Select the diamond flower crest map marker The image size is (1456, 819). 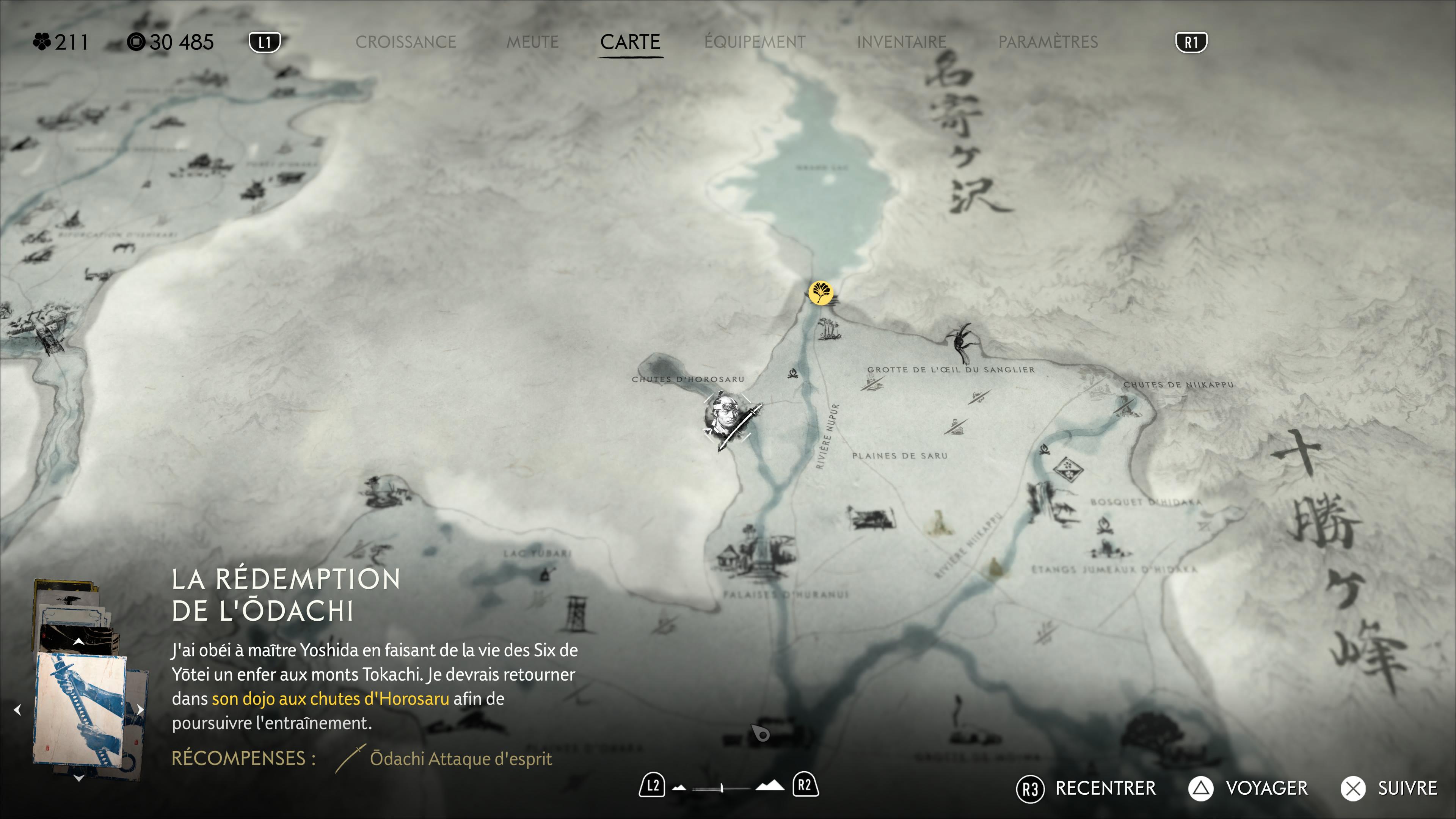coord(1067,469)
